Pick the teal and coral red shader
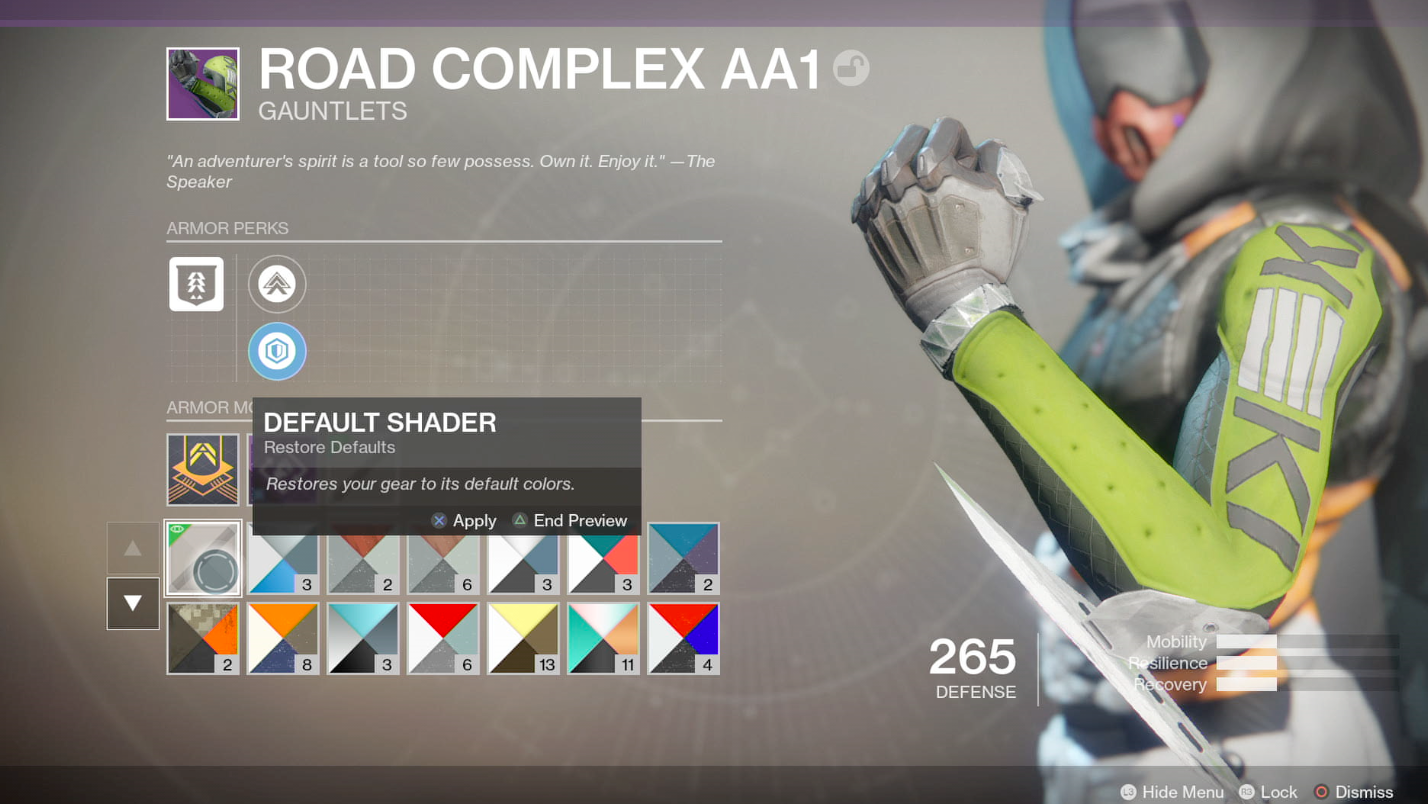Screen dimensions: 1428x804 pos(603,559)
